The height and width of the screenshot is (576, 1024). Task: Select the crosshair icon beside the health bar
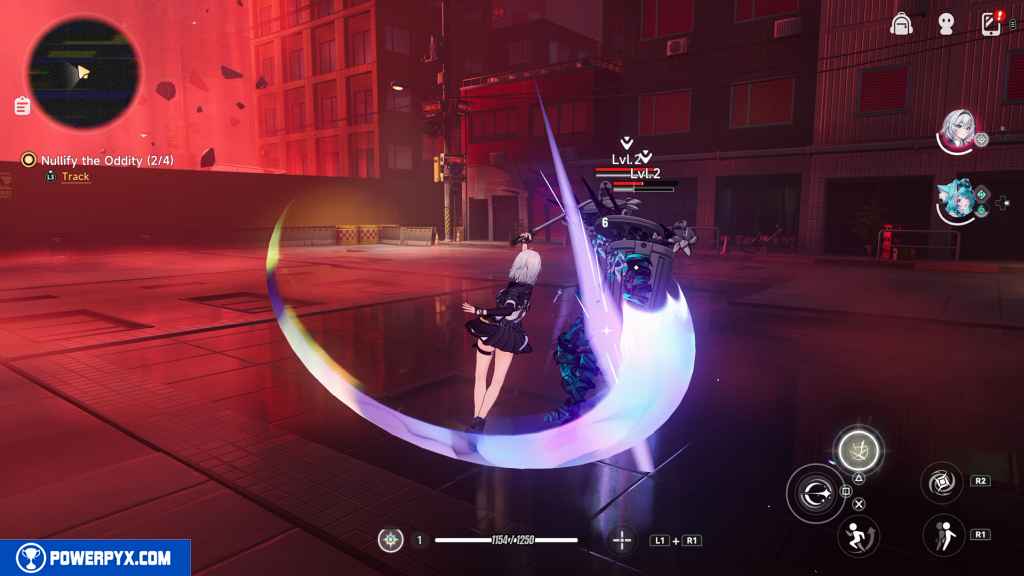coord(622,540)
